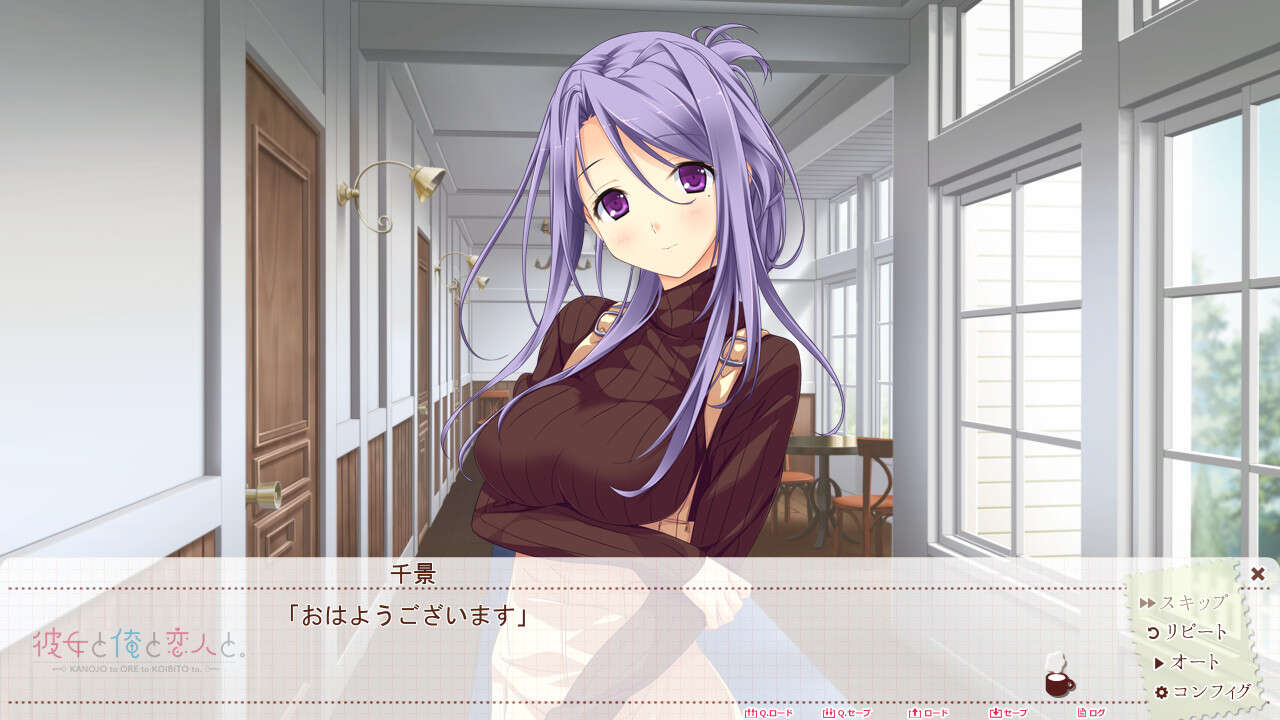Click リピート to replay the voice line
The width and height of the screenshot is (1280, 720).
coord(1198,630)
